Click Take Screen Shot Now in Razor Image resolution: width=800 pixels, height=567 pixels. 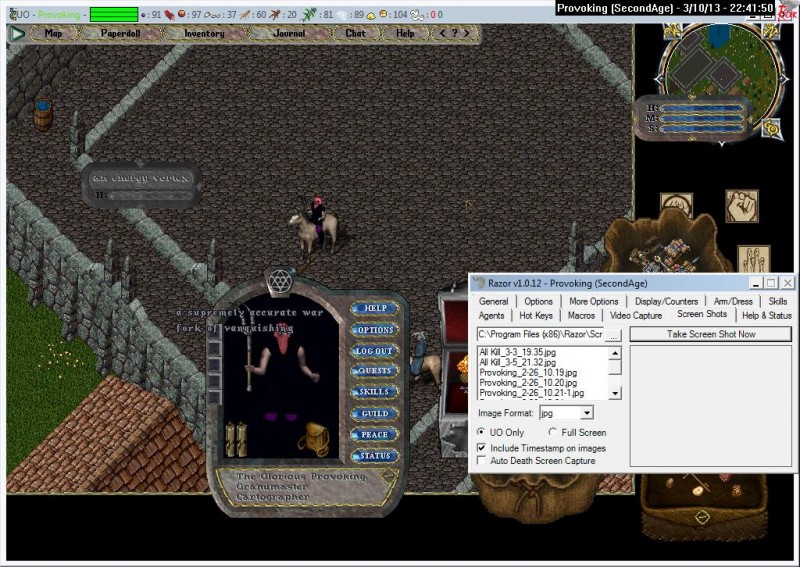[711, 334]
